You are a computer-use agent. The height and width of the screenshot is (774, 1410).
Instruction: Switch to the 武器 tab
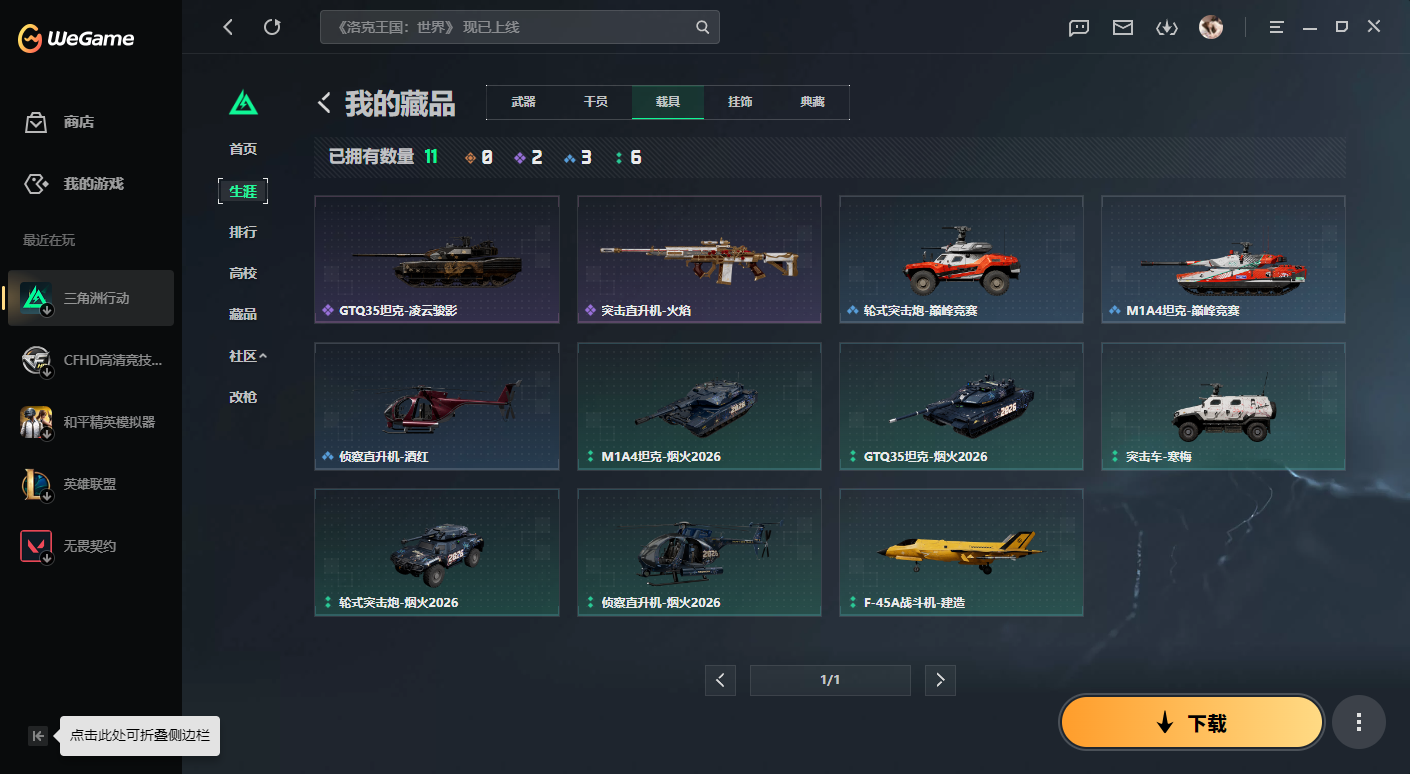[523, 101]
